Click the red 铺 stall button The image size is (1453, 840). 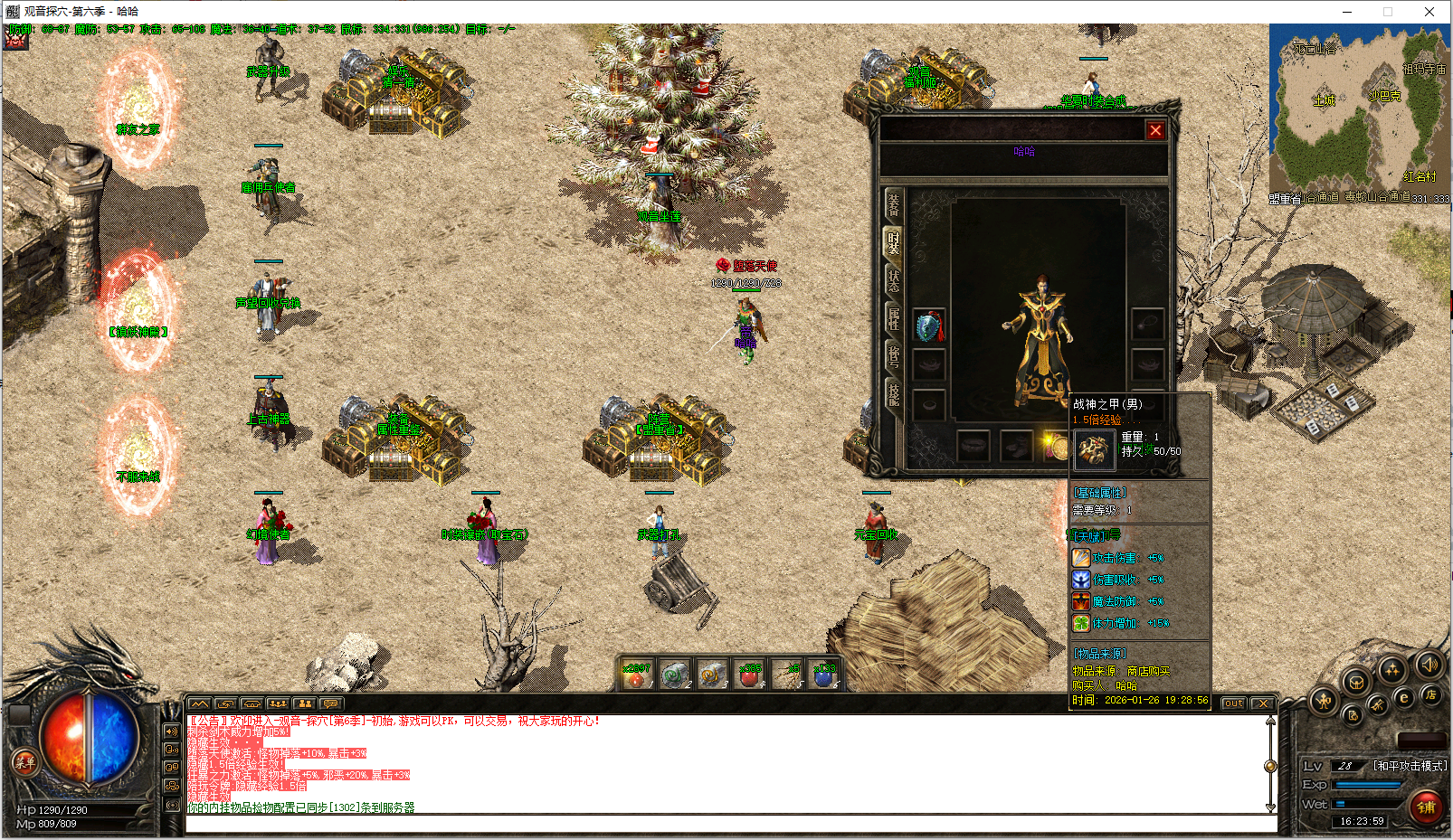point(1426,807)
